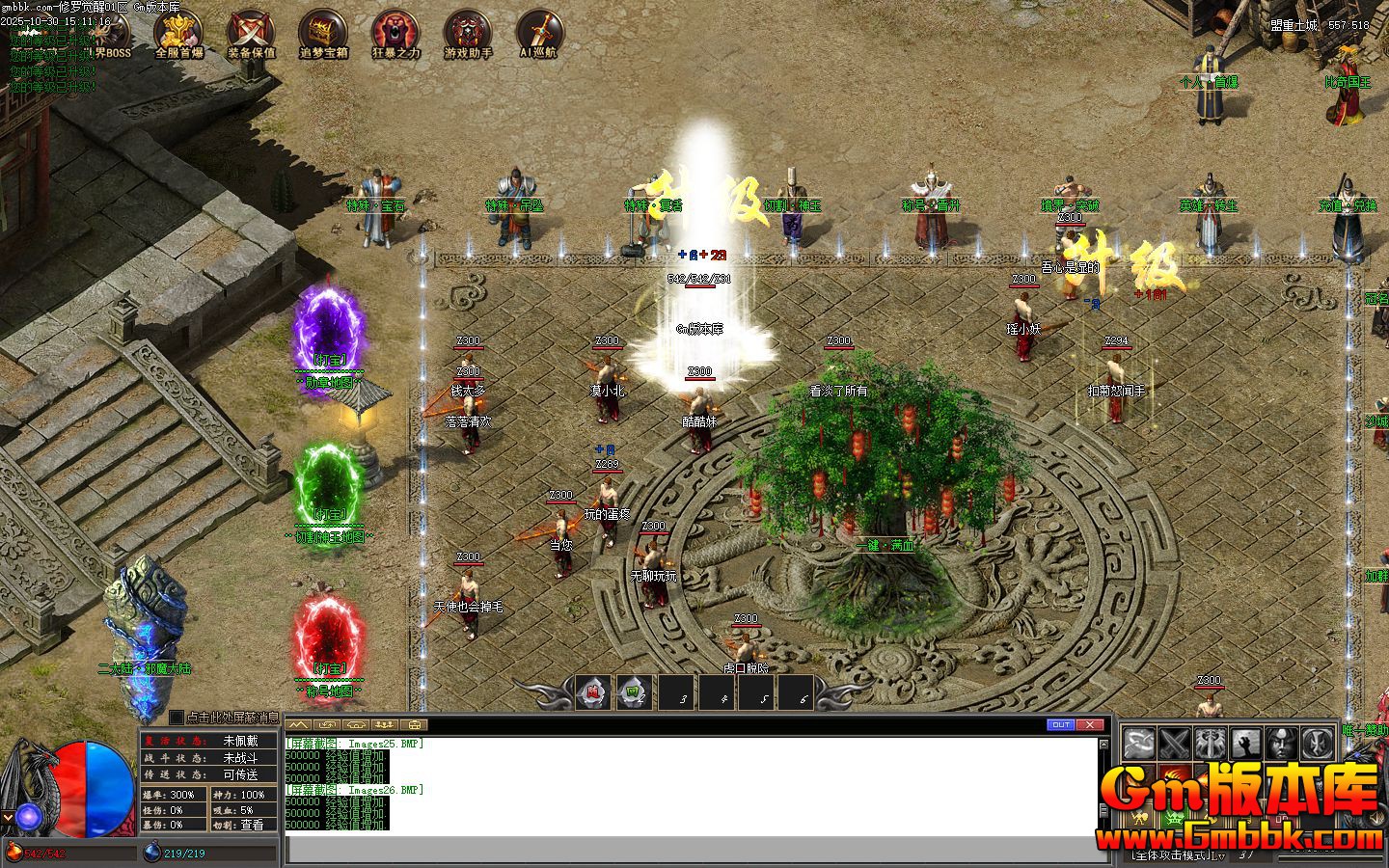Open the face portrait menu icon
Image resolution: width=1389 pixels, height=868 pixels.
tap(1280, 744)
